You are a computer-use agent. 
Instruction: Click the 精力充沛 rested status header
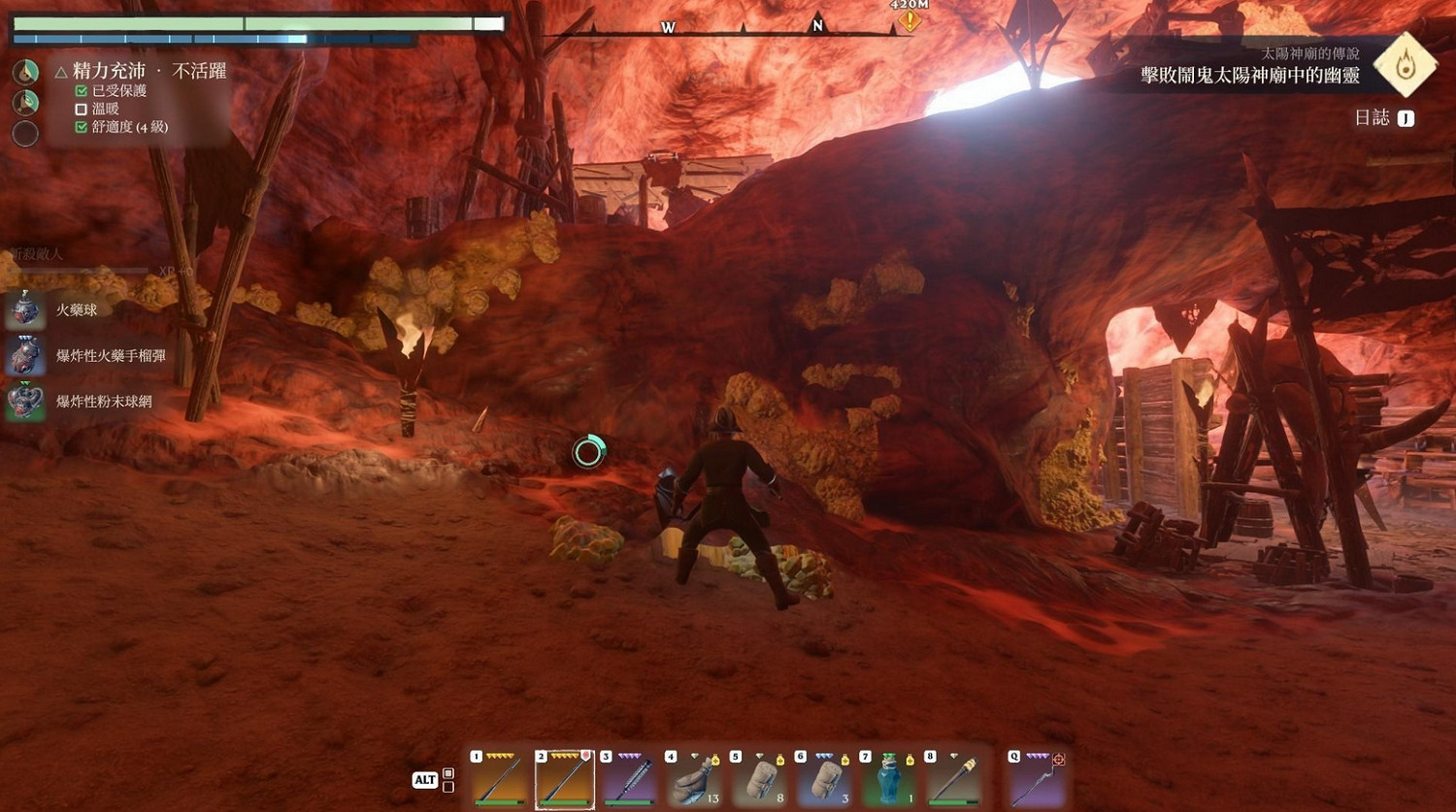(109, 71)
